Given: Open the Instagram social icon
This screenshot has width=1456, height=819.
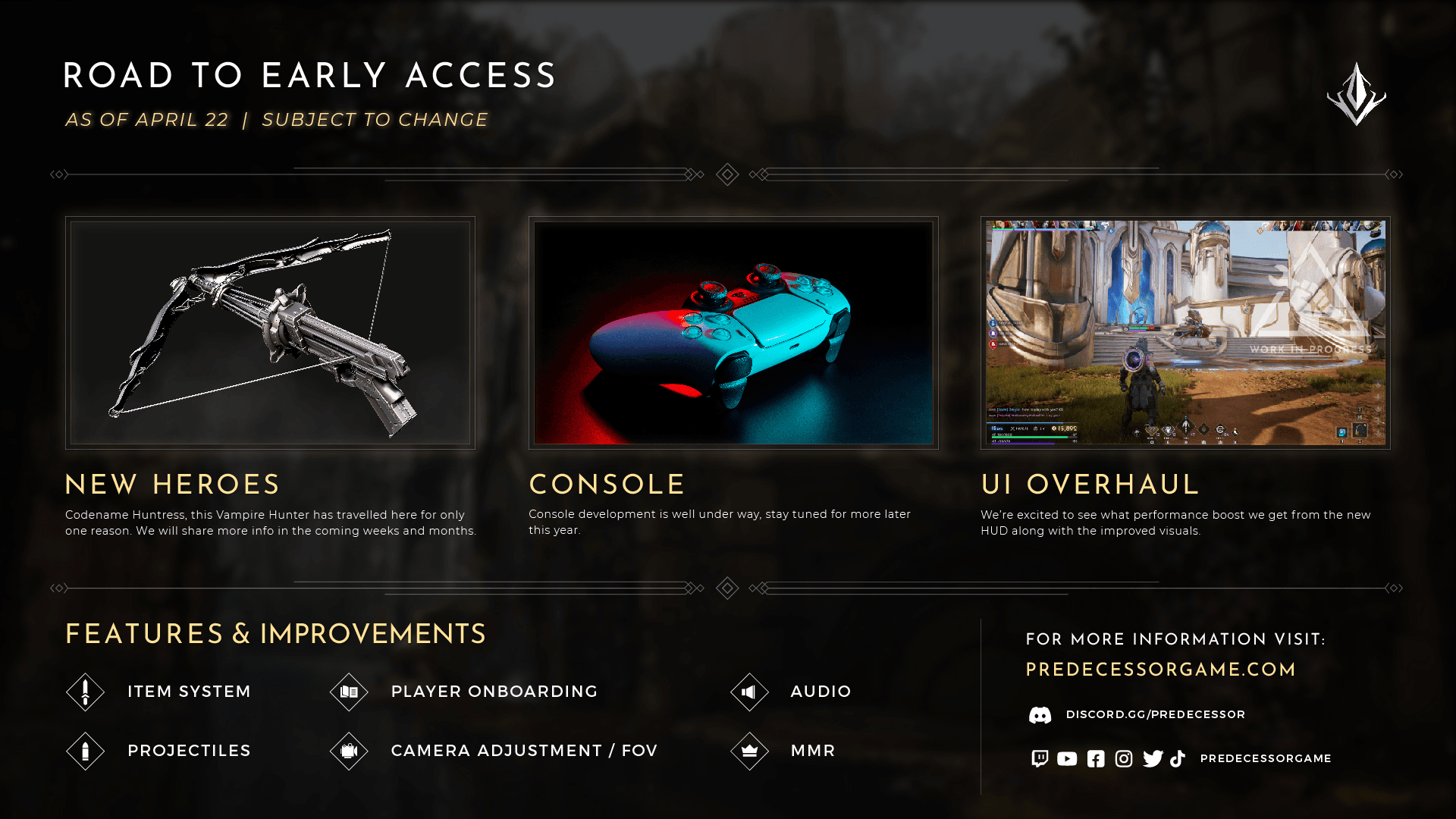Looking at the screenshot, I should [x=1124, y=758].
